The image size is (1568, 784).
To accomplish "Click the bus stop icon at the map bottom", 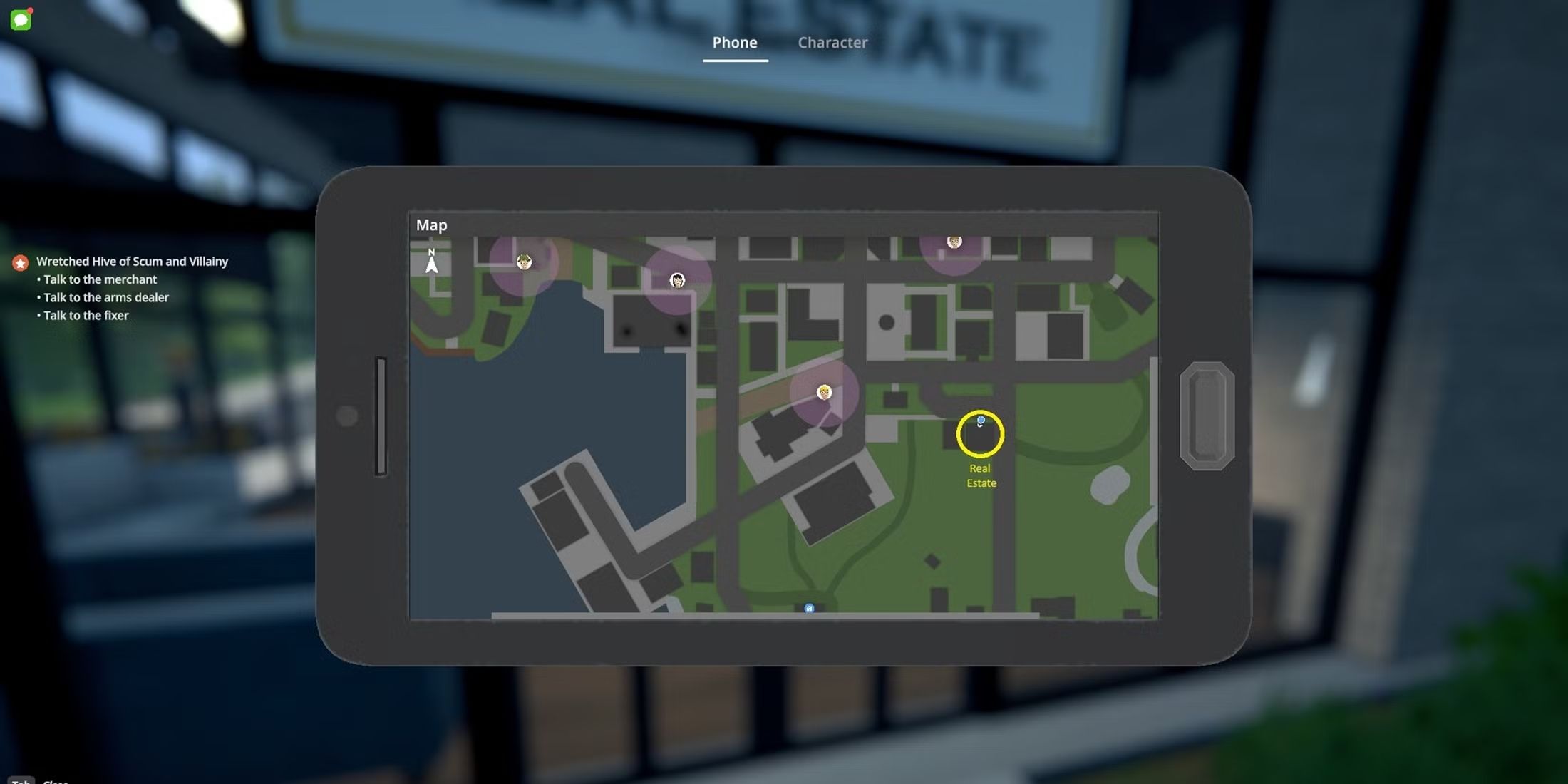I will coord(809,608).
